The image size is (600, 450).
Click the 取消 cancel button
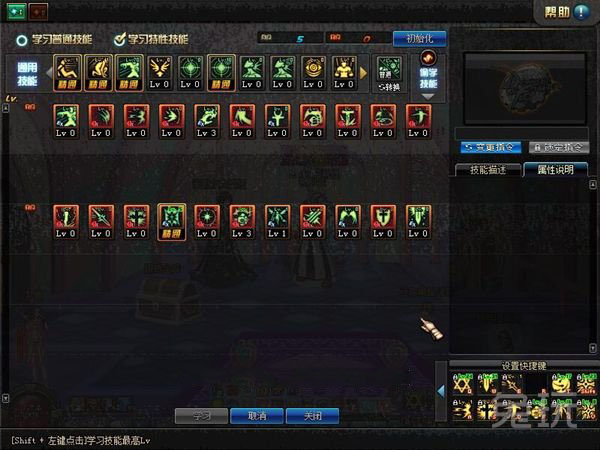tap(256, 415)
